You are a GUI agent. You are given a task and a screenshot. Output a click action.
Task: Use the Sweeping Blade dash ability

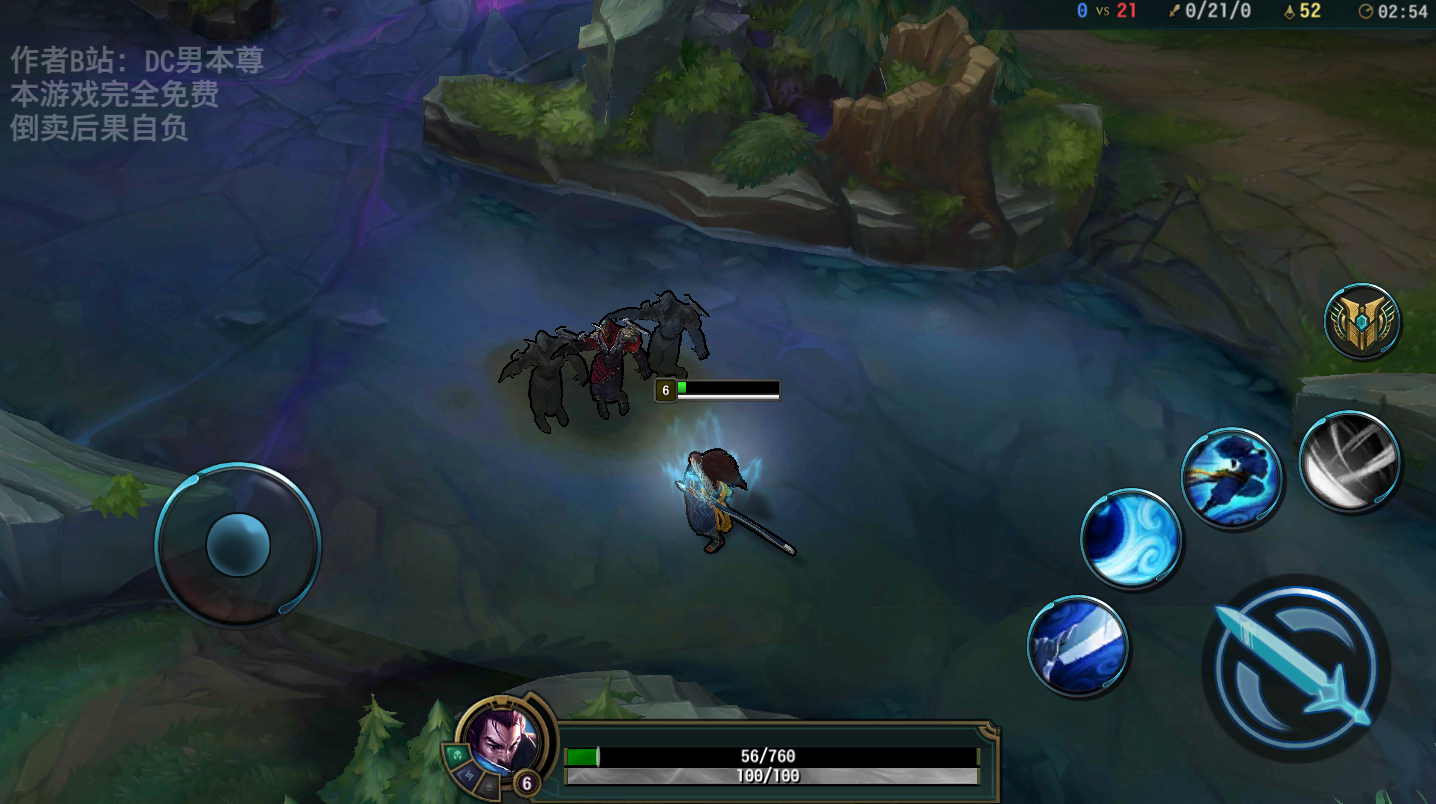click(x=1231, y=477)
